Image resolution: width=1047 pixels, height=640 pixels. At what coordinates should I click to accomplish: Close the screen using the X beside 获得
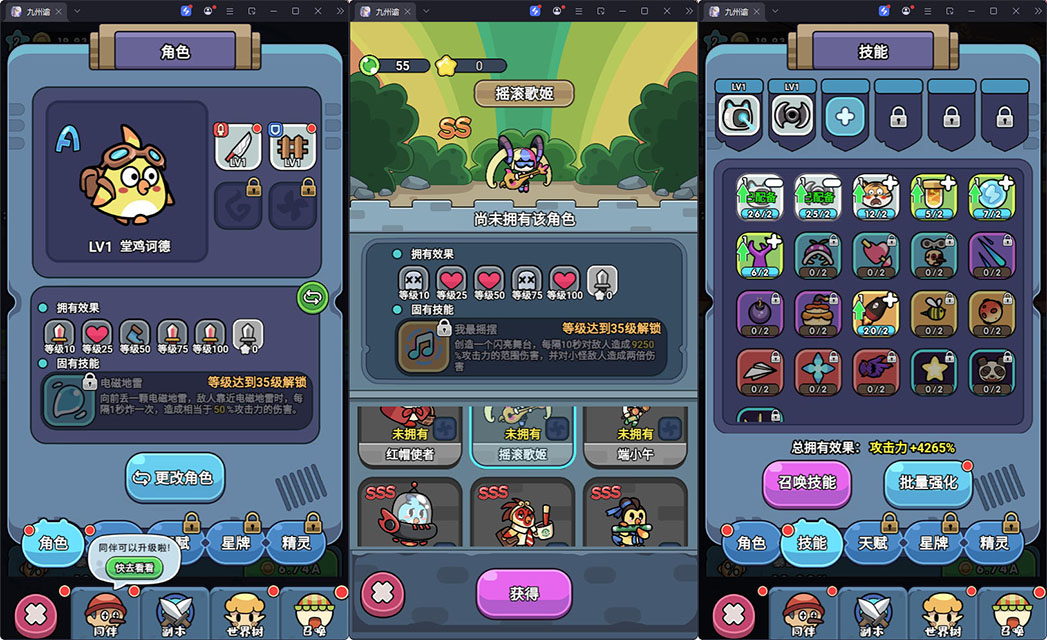tap(382, 593)
